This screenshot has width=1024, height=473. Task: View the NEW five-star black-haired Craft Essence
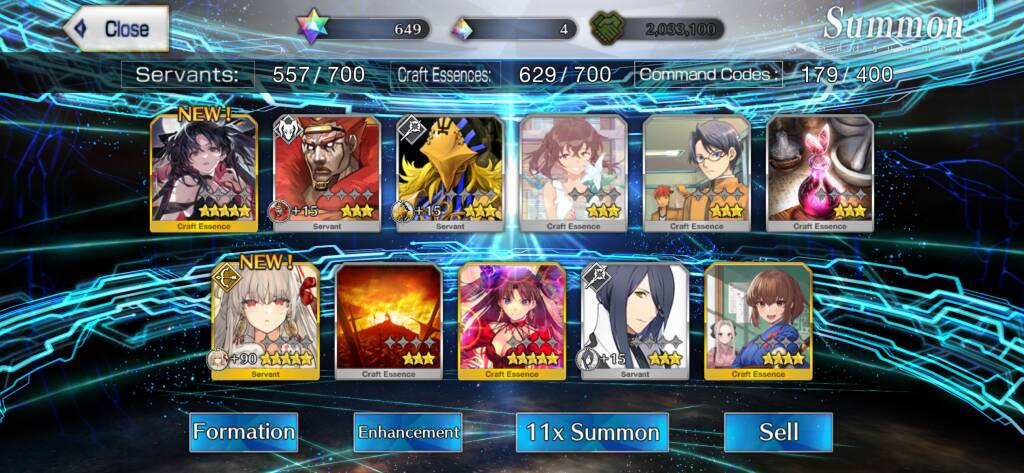(204, 172)
